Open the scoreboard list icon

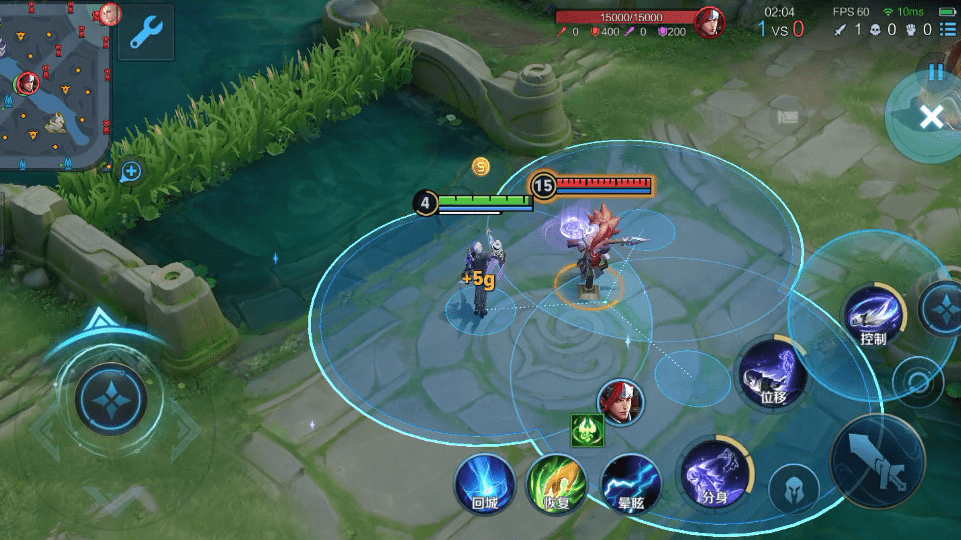[x=948, y=30]
